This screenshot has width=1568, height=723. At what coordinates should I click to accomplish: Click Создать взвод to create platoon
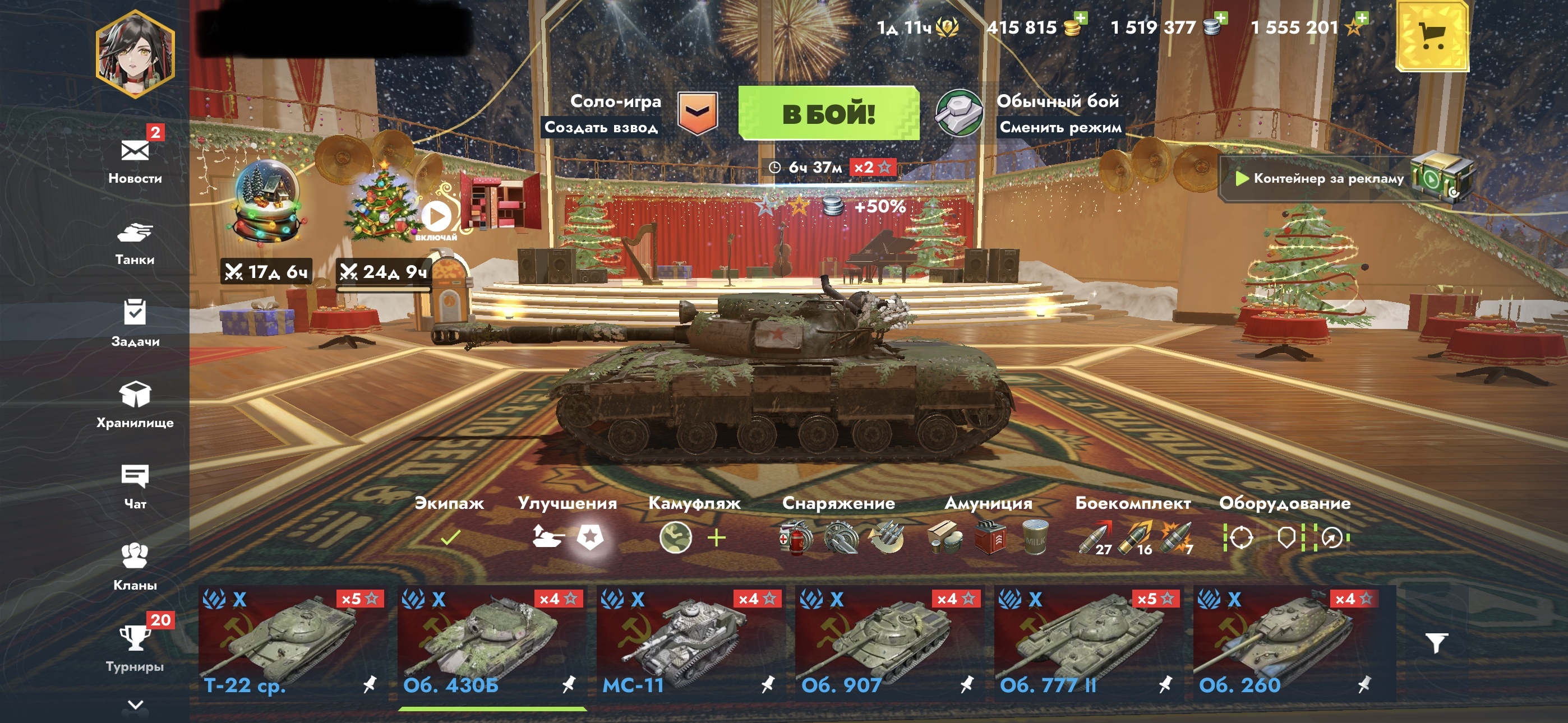601,127
